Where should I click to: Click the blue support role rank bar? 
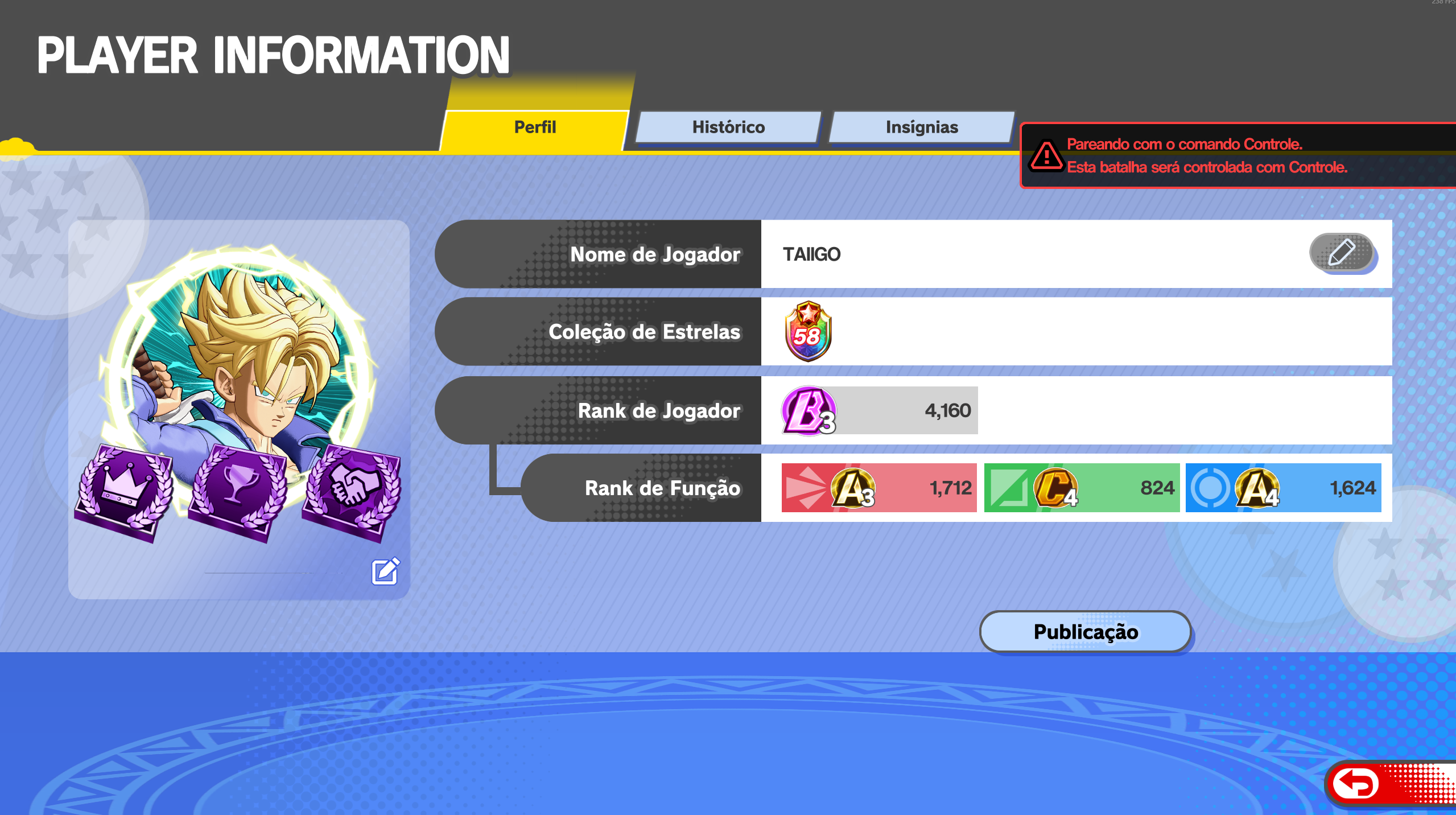coord(1283,488)
